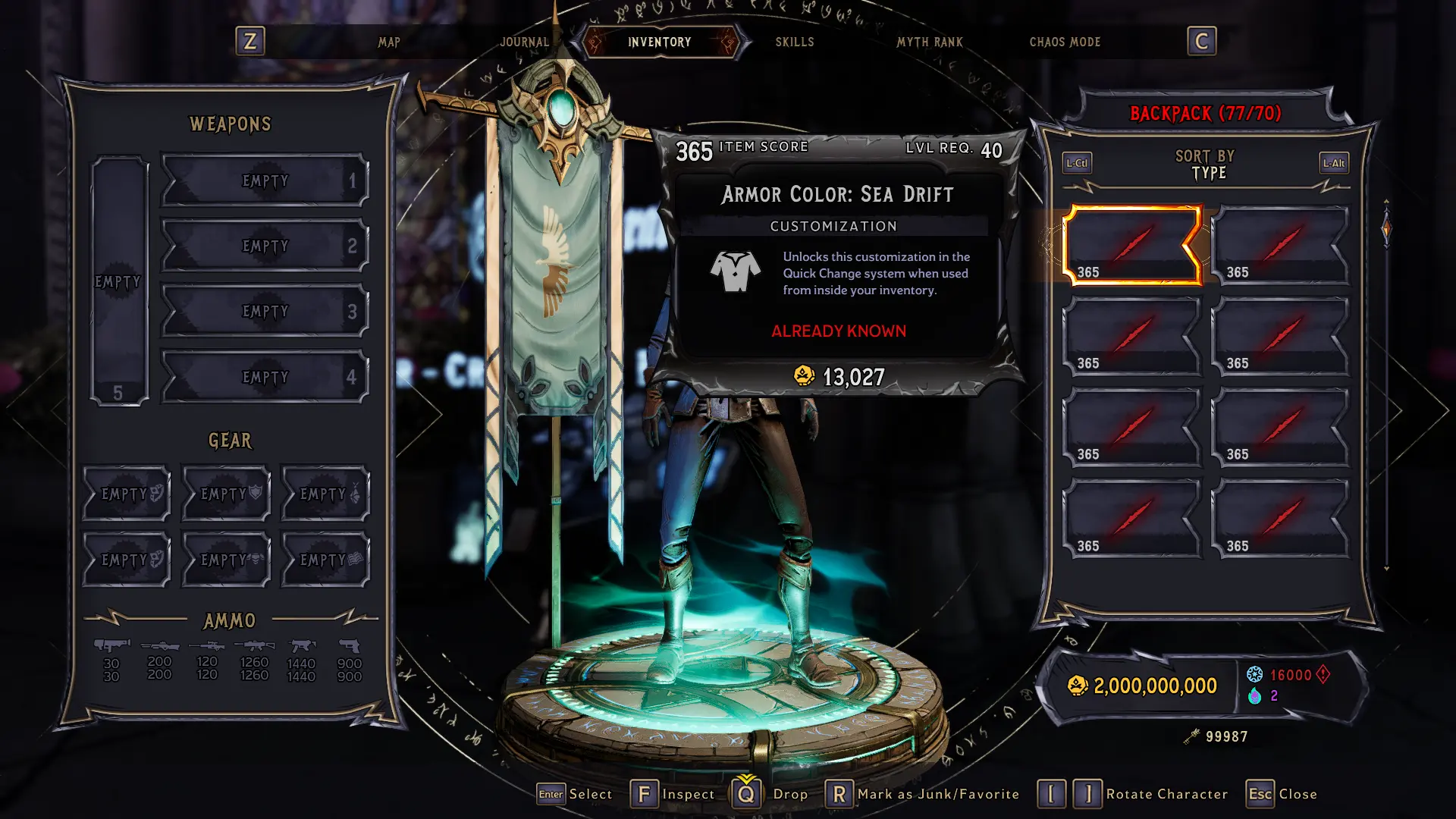Open the Myth Rank tab

click(x=929, y=42)
